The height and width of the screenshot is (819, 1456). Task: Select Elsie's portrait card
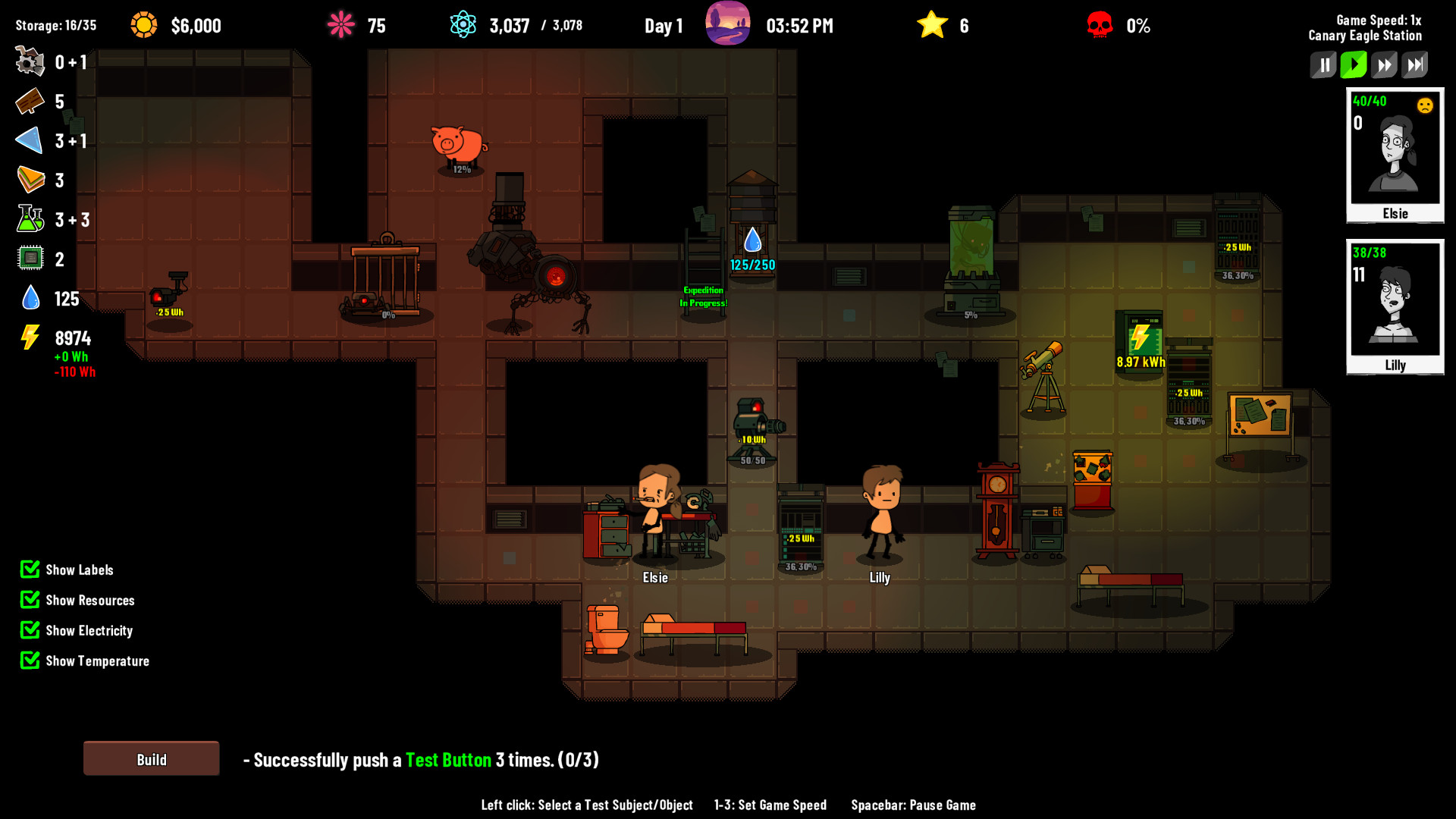(x=1395, y=155)
